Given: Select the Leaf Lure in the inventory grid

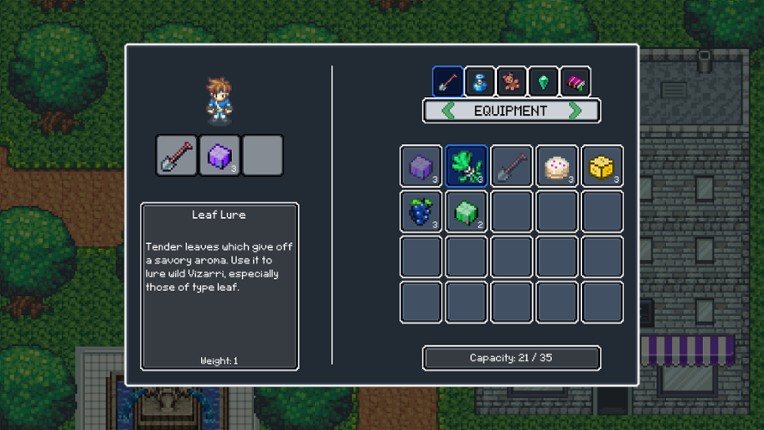Looking at the screenshot, I should point(466,166).
